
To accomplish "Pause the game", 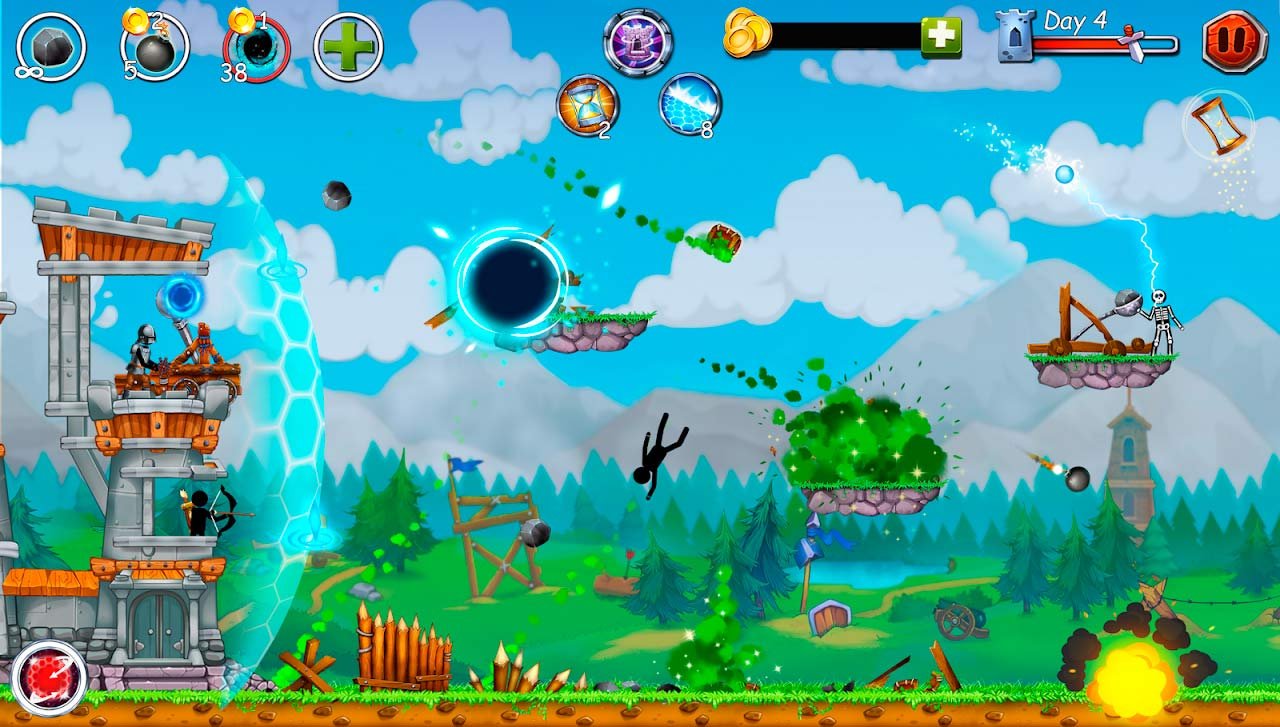I will pos(1234,41).
